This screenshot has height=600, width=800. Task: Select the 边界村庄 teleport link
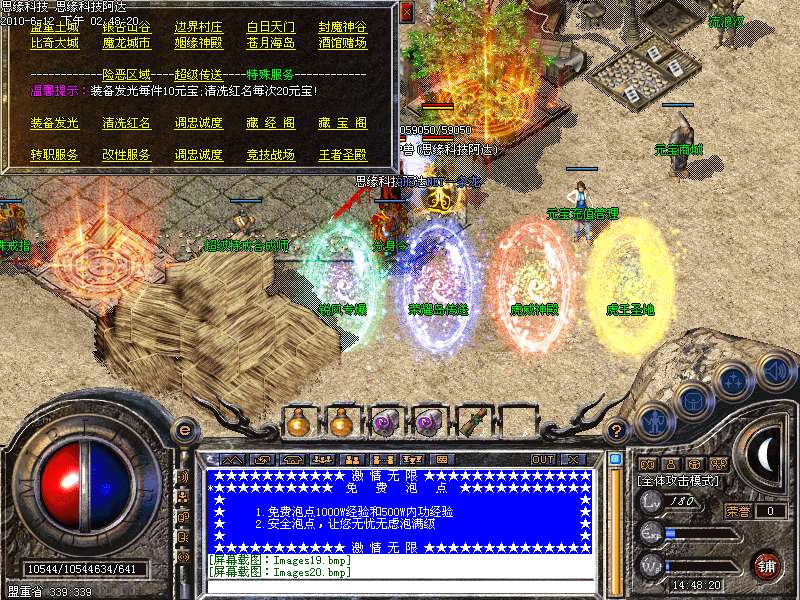coord(199,28)
